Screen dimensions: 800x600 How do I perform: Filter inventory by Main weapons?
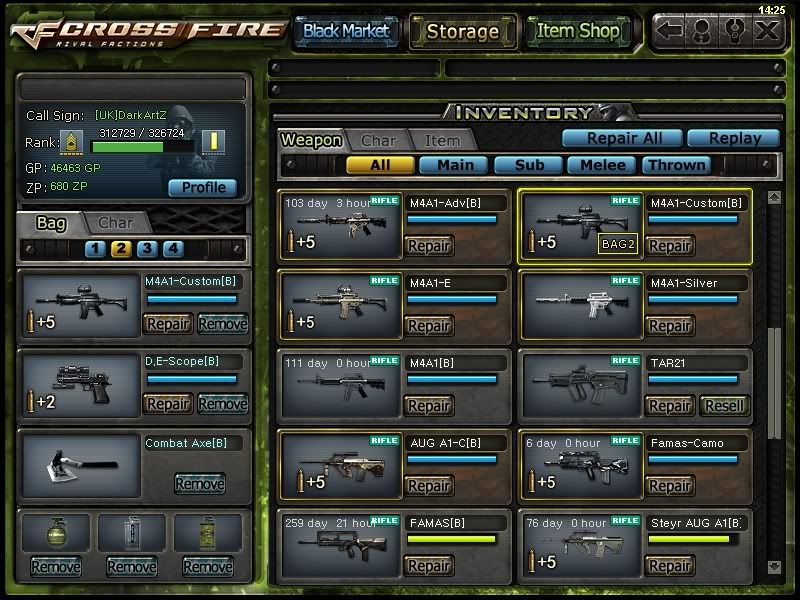click(x=454, y=165)
